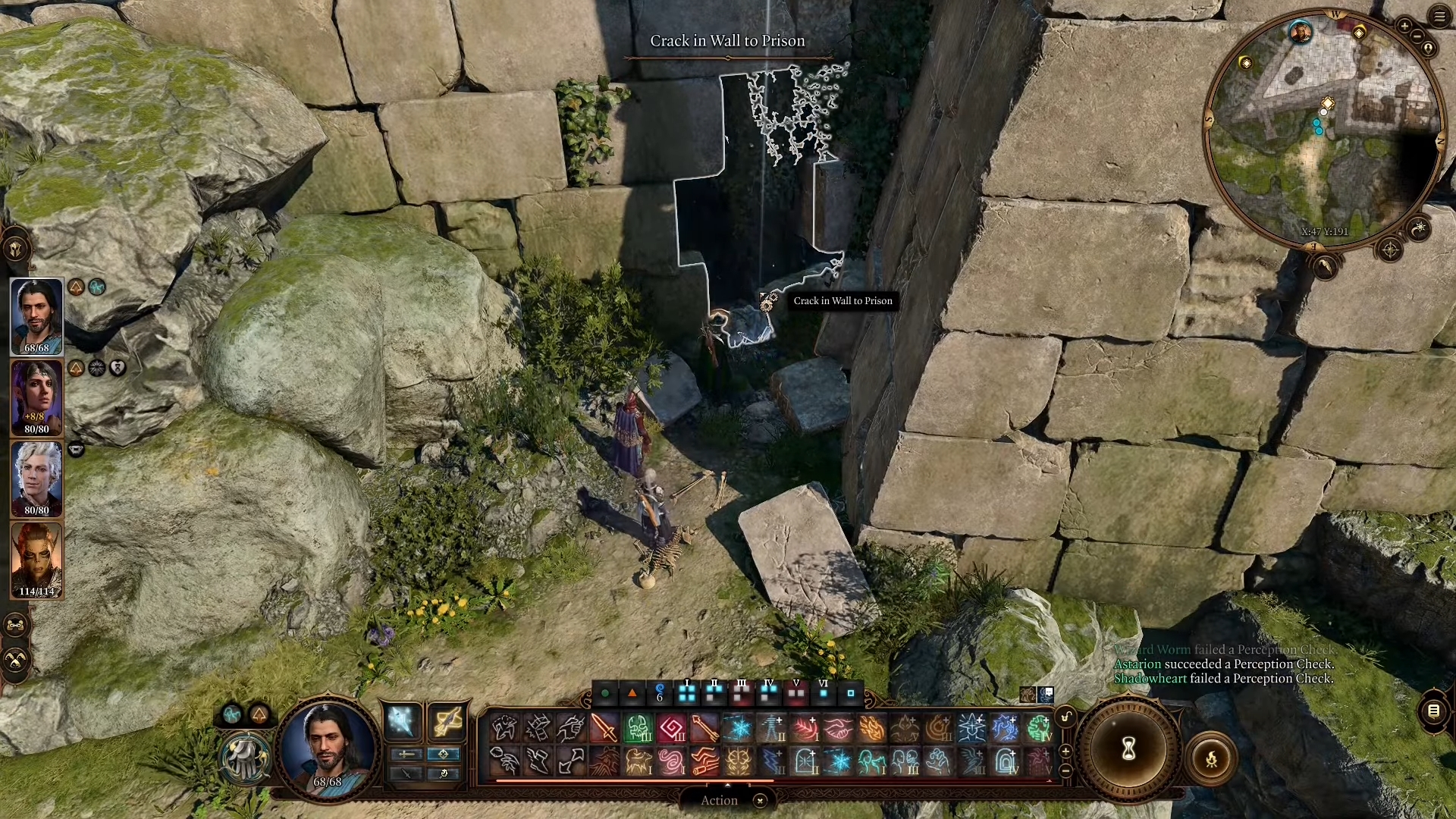Open the main menu button above minimap
This screenshot has width=1456, height=819.
1439,16
